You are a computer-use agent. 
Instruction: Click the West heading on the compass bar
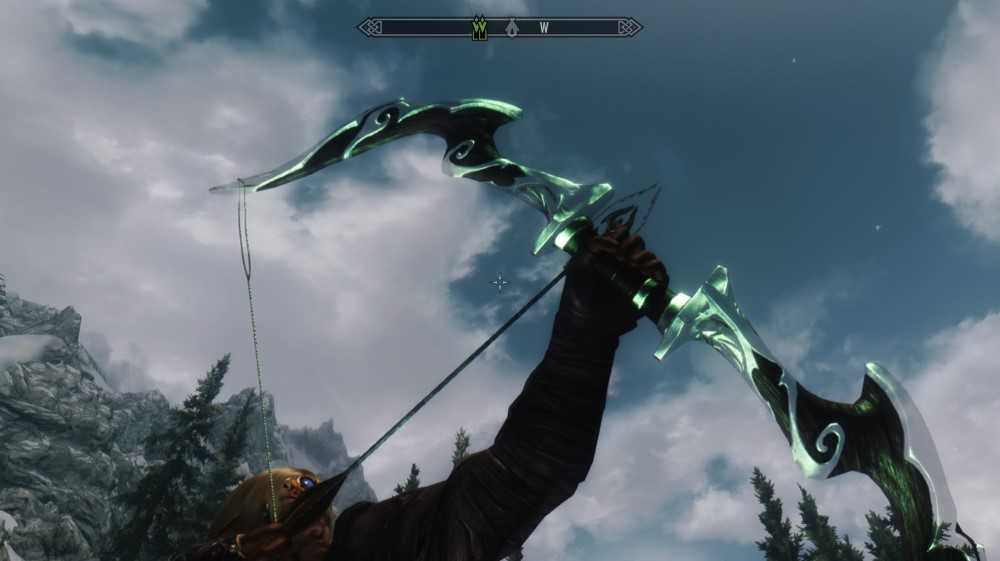click(544, 28)
